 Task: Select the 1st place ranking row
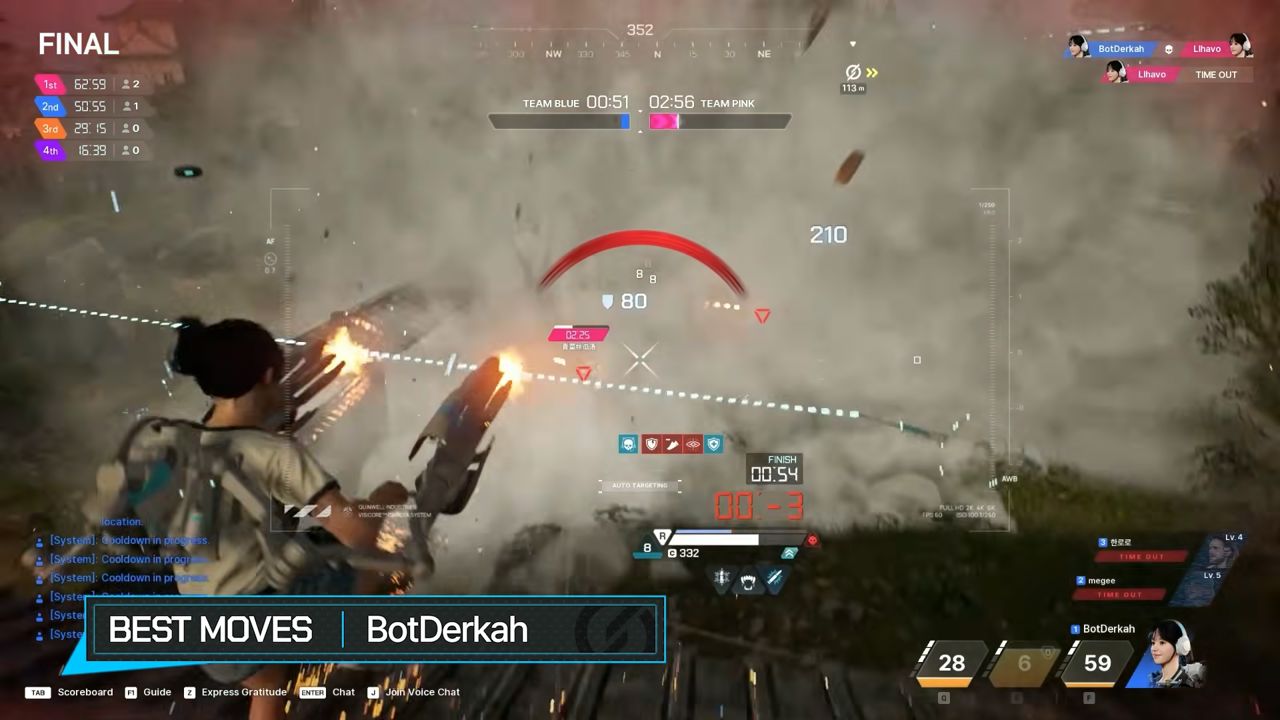92,85
